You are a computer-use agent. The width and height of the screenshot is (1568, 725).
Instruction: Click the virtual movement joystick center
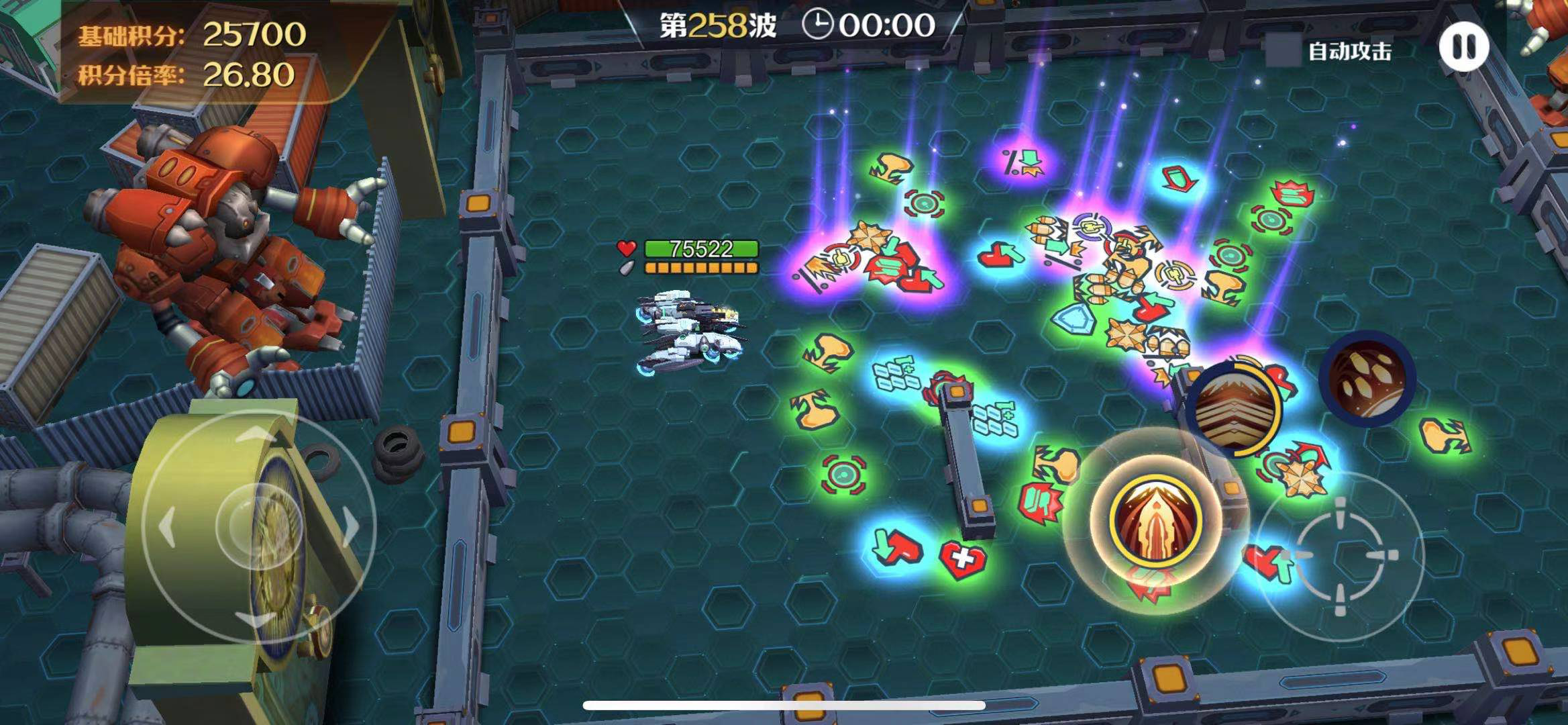click(259, 526)
